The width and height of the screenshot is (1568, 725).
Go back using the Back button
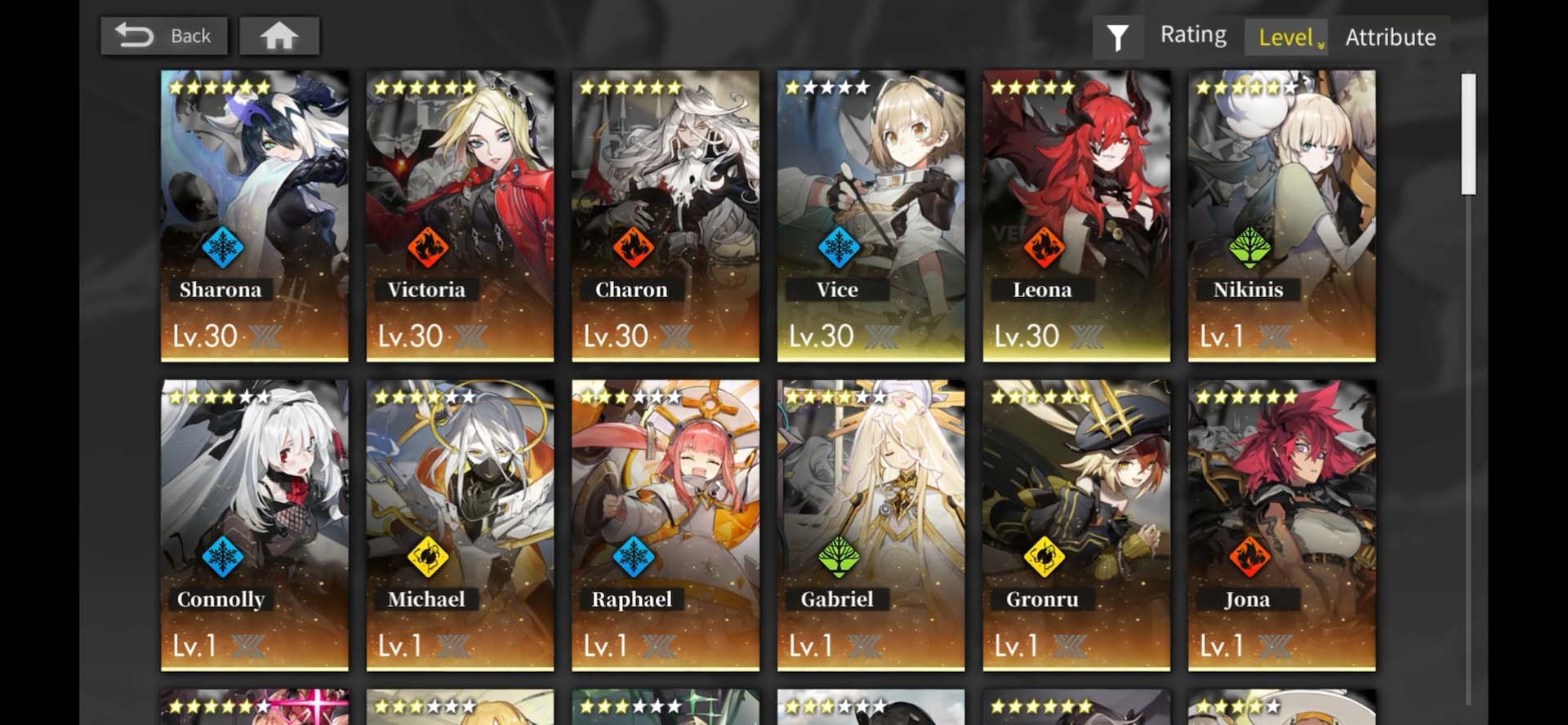(163, 37)
